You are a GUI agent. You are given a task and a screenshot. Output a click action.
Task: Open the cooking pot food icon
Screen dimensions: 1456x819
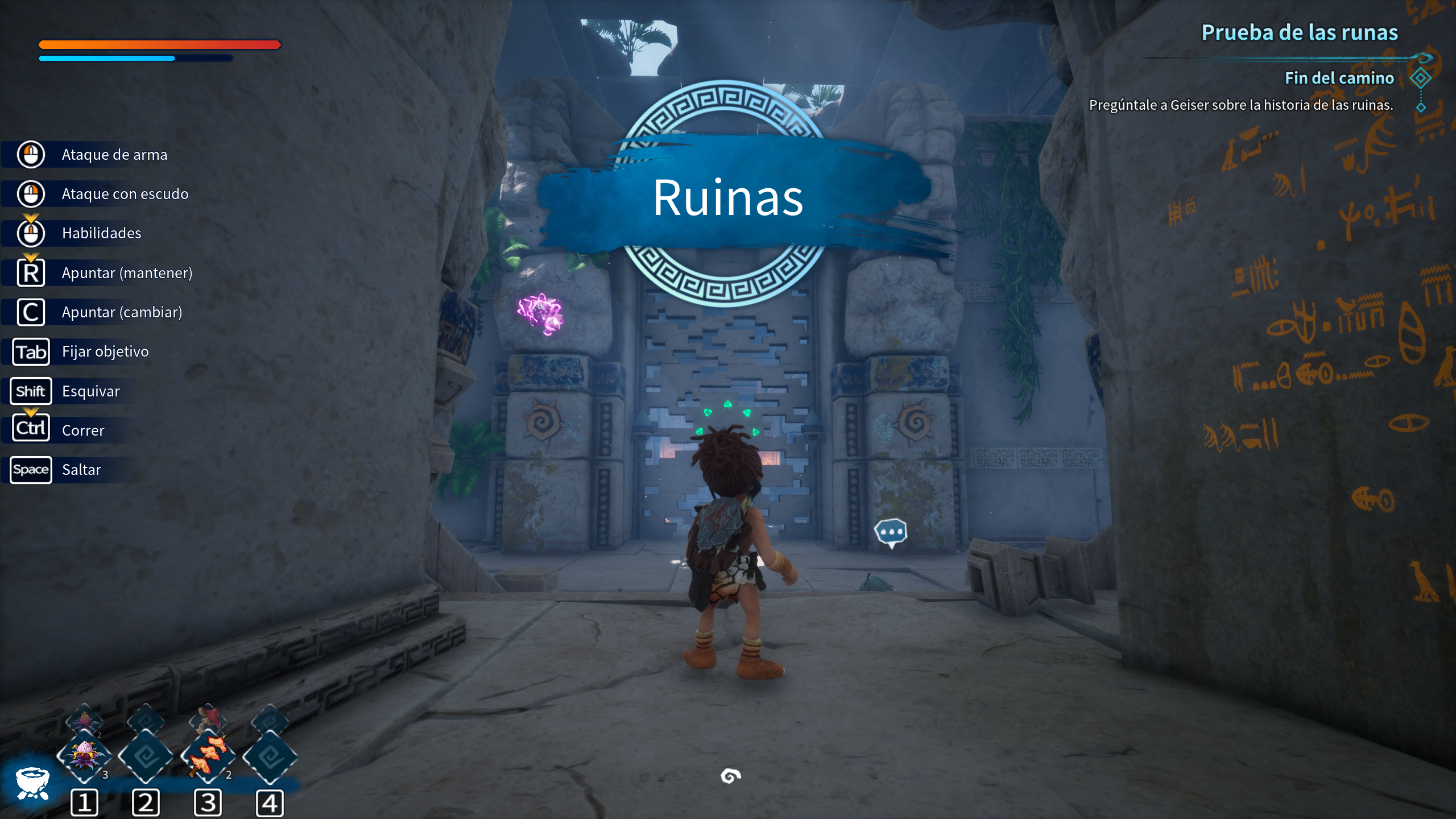[x=32, y=783]
